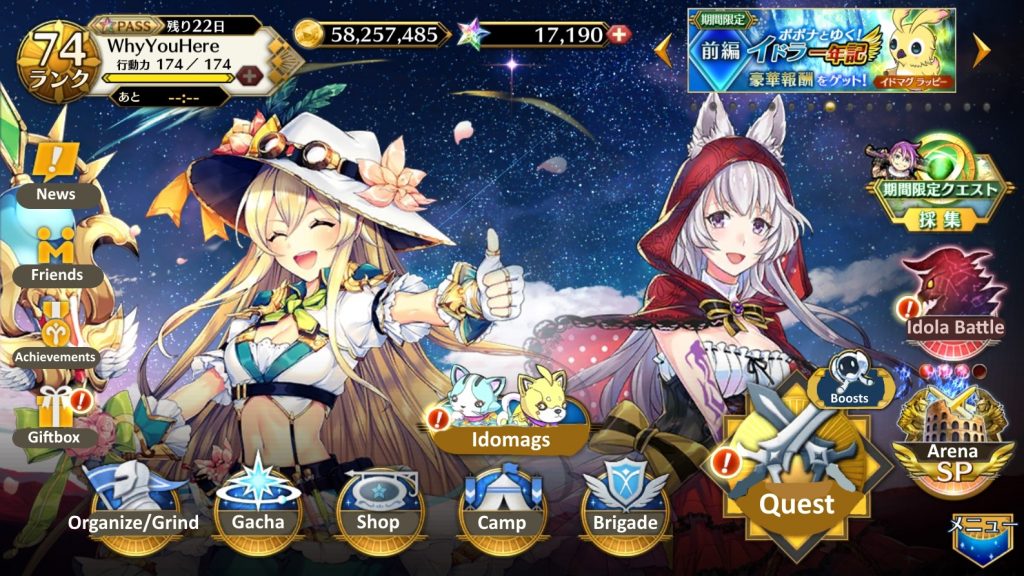1024x576 pixels.
Task: Enter Arena SP
Action: pyautogui.click(x=952, y=440)
